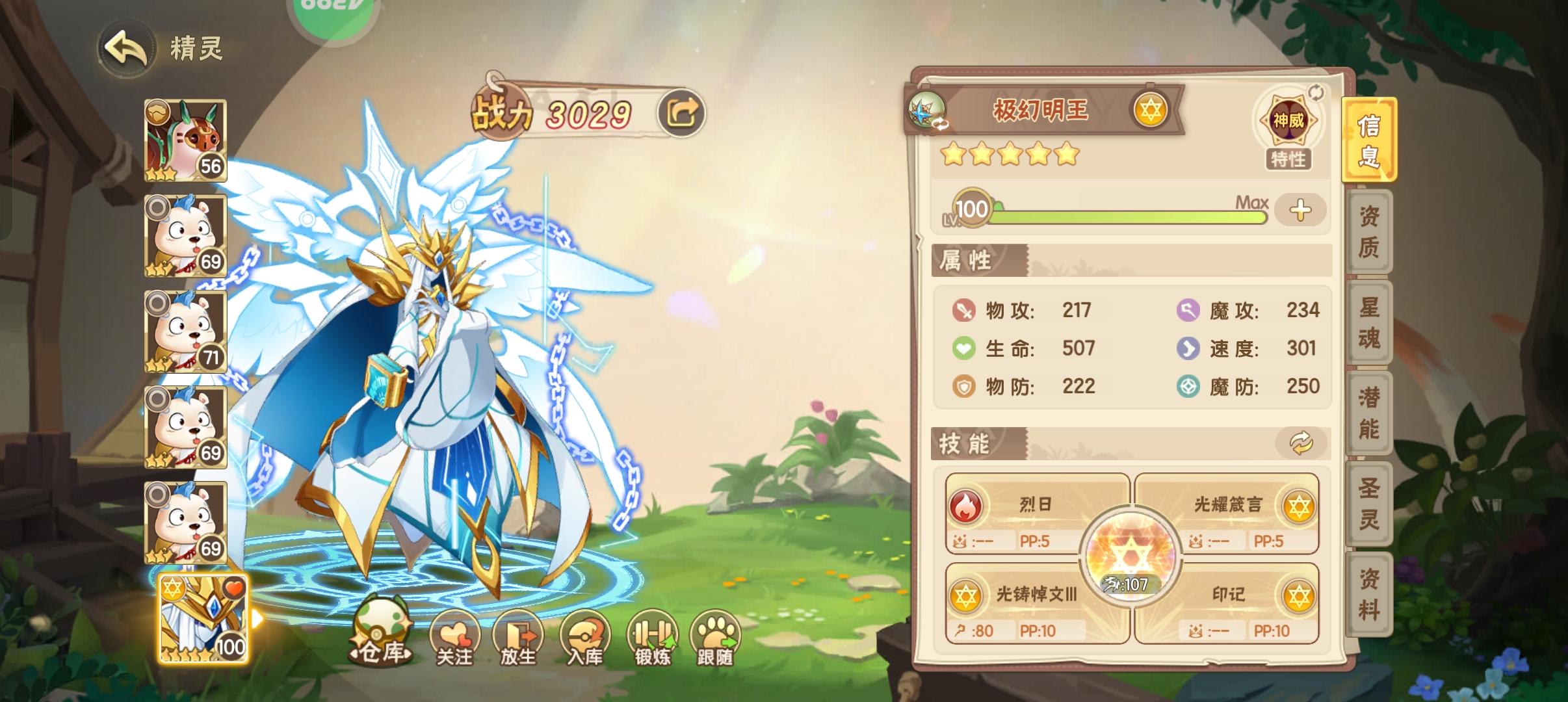Viewport: 1568px width, 702px height.
Task: Select the level 71 pet thumbnail
Action: pyautogui.click(x=186, y=331)
